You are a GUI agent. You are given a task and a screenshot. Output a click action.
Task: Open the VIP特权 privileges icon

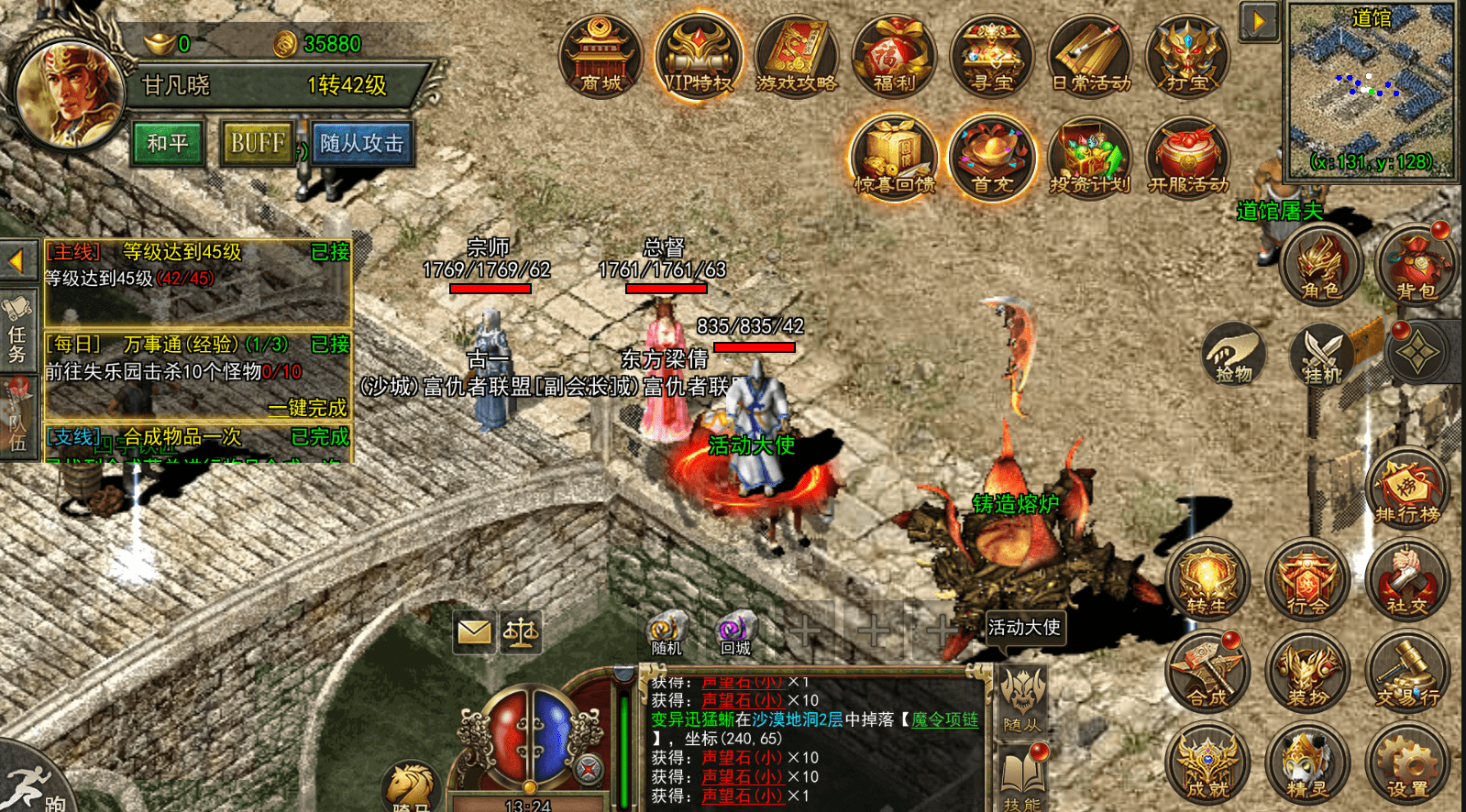(698, 55)
